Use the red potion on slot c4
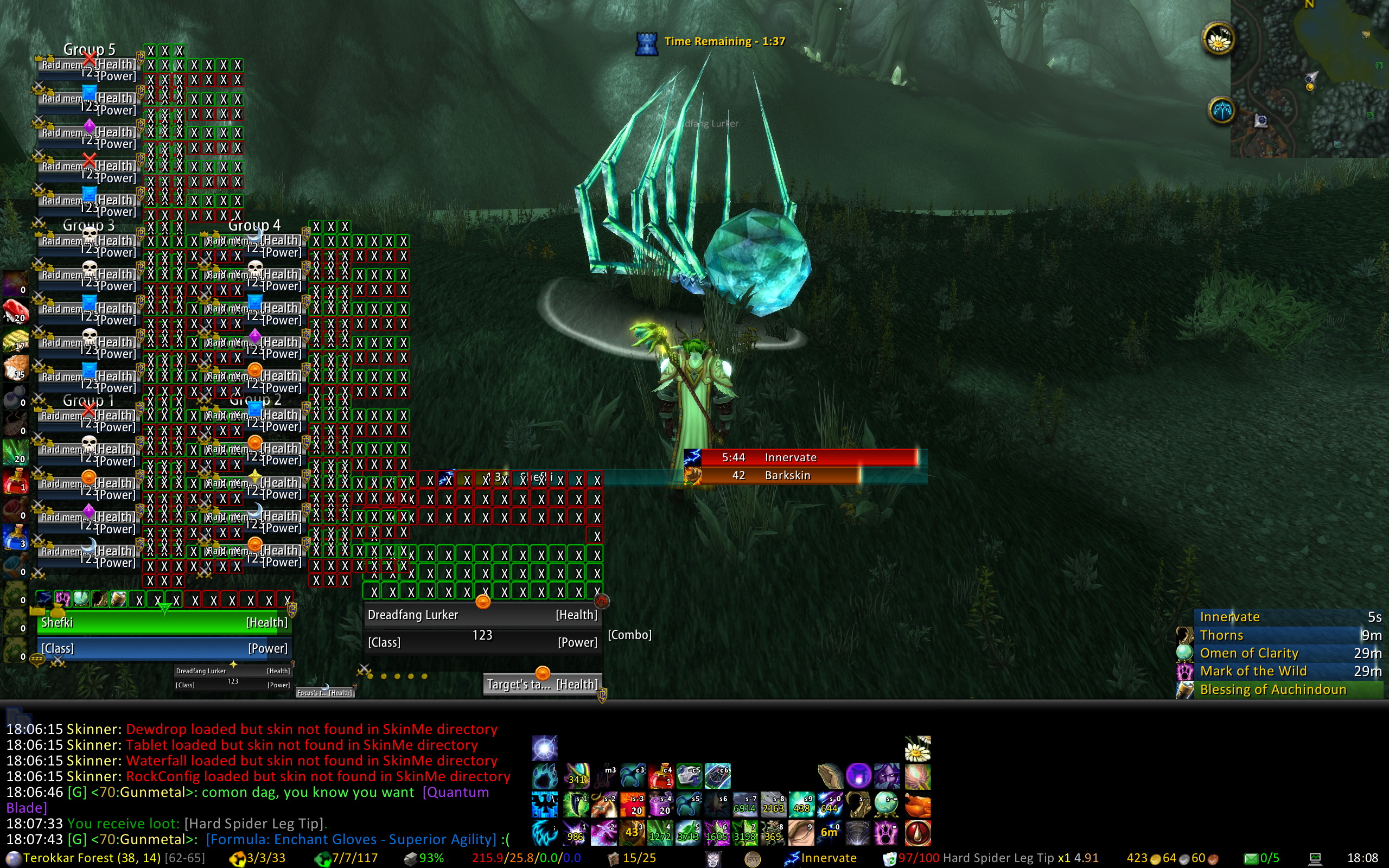 point(661,776)
